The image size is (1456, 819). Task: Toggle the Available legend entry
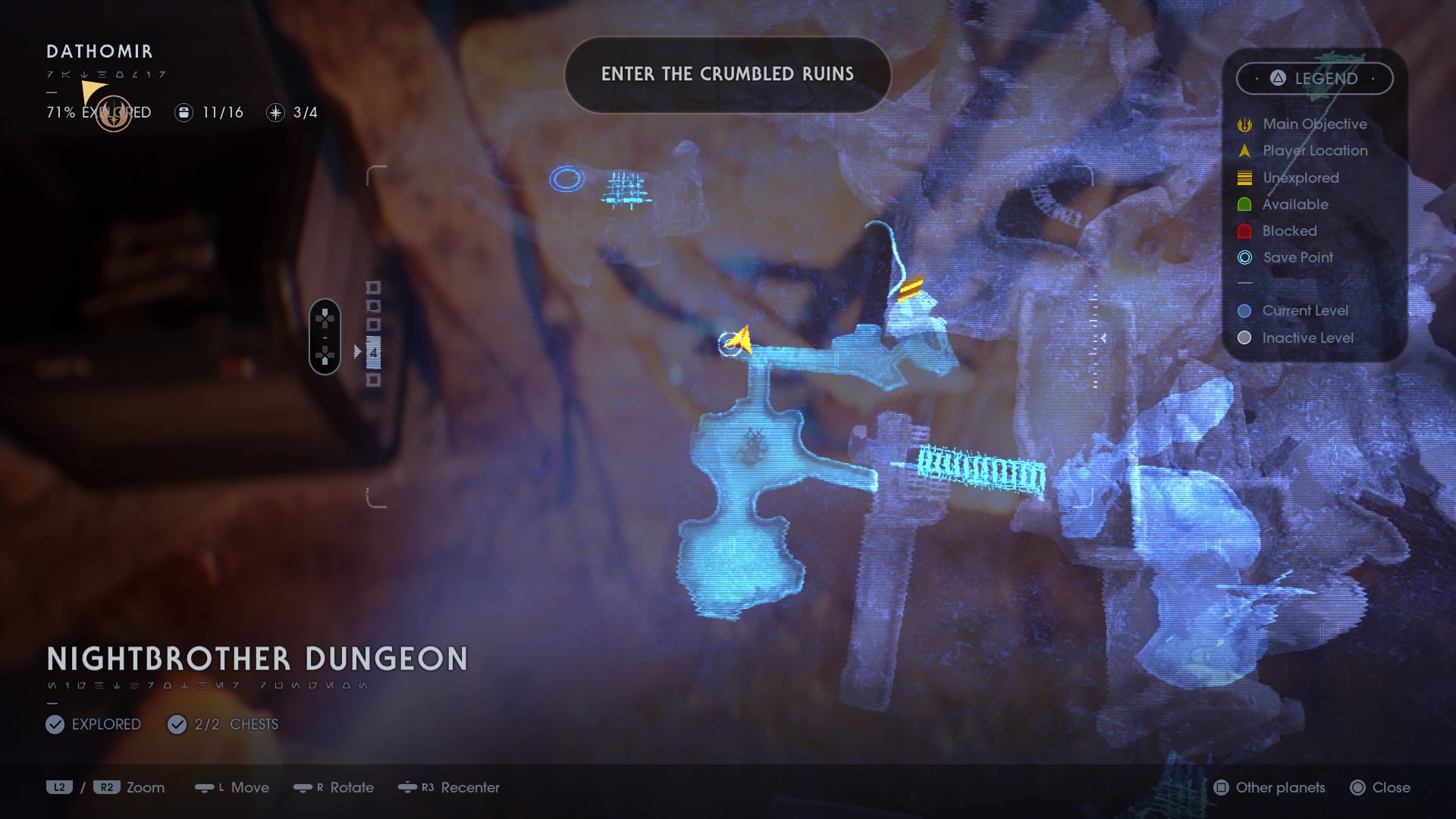click(x=1244, y=204)
